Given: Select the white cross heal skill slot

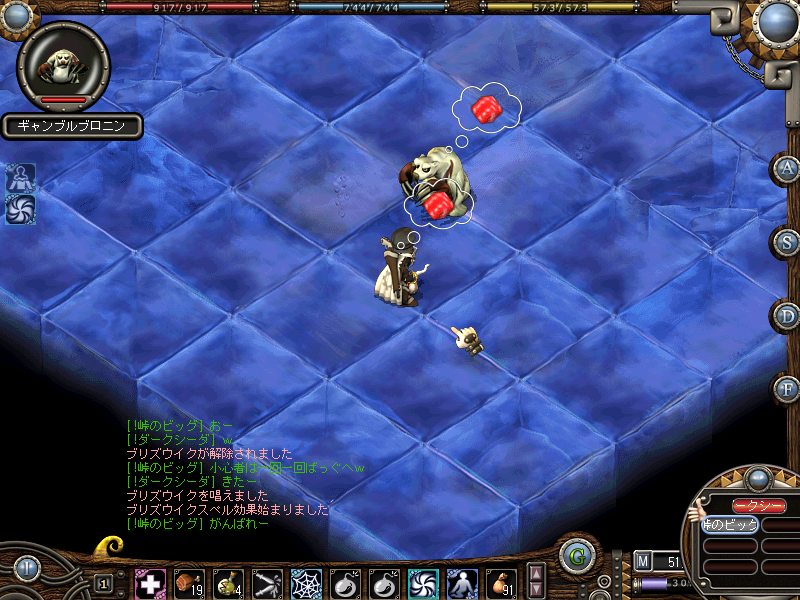Looking at the screenshot, I should click(150, 583).
